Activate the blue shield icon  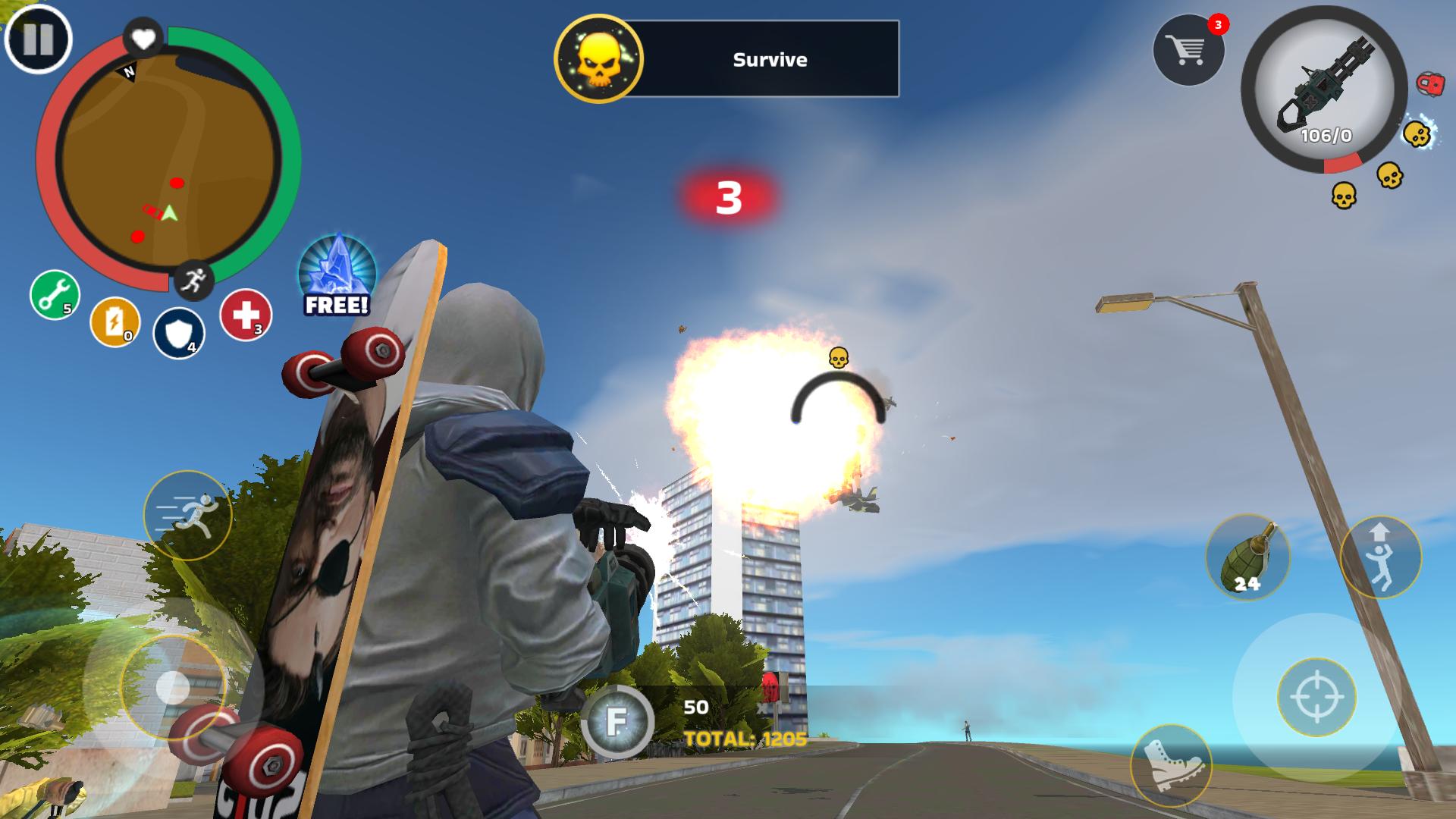180,334
